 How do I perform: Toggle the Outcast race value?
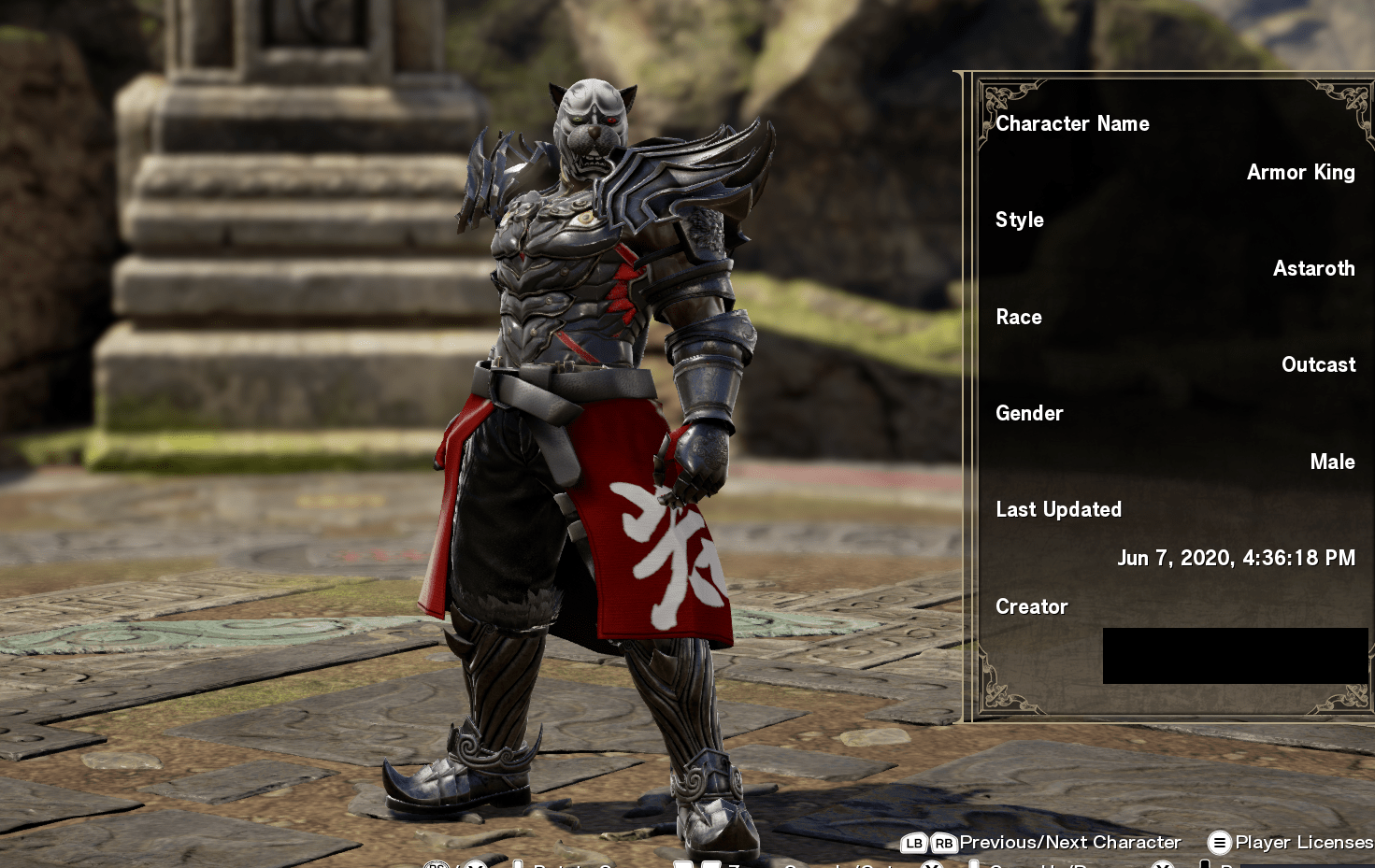click(x=1319, y=364)
